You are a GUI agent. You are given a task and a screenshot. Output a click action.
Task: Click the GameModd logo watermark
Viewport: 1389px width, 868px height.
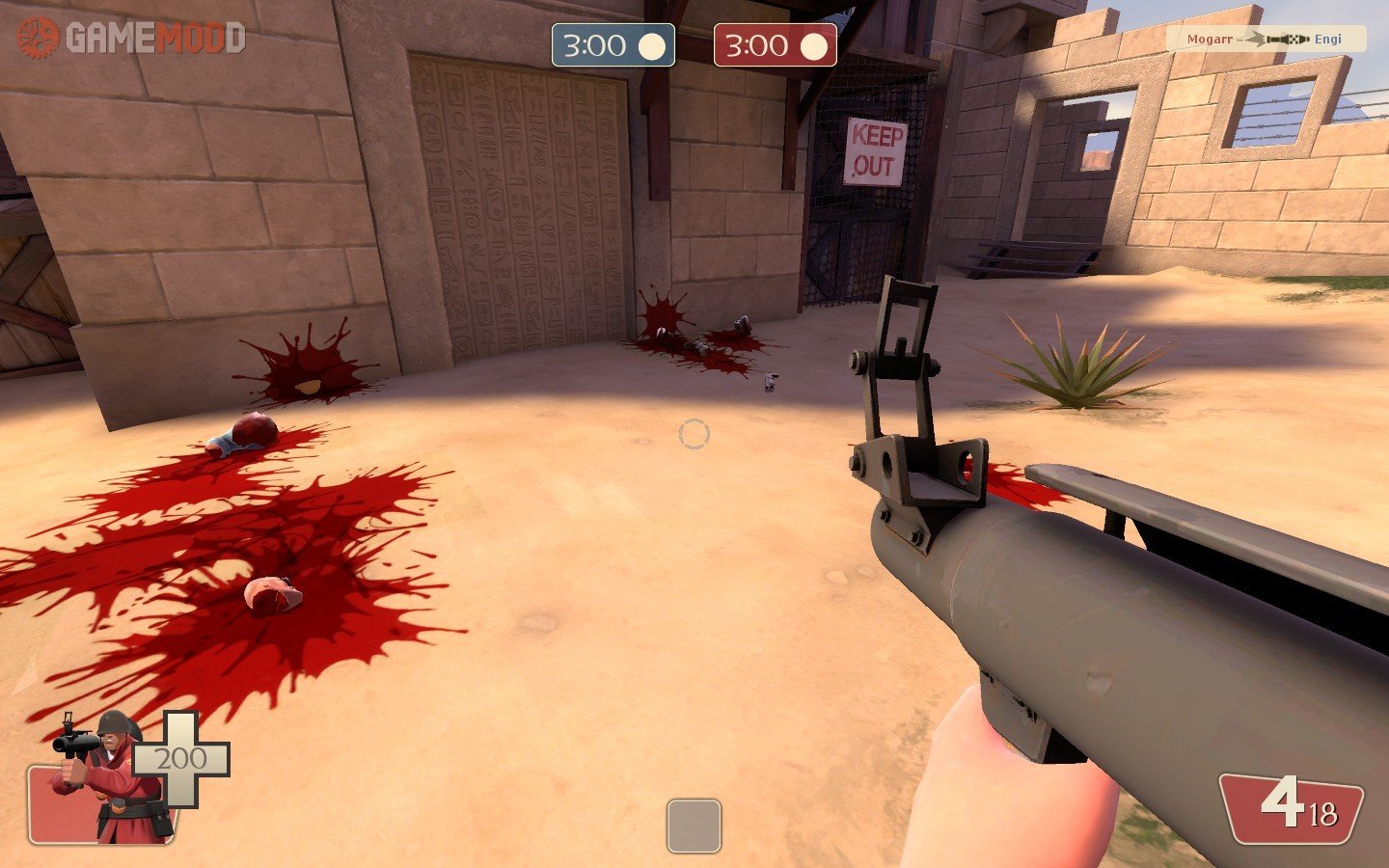pos(132,39)
